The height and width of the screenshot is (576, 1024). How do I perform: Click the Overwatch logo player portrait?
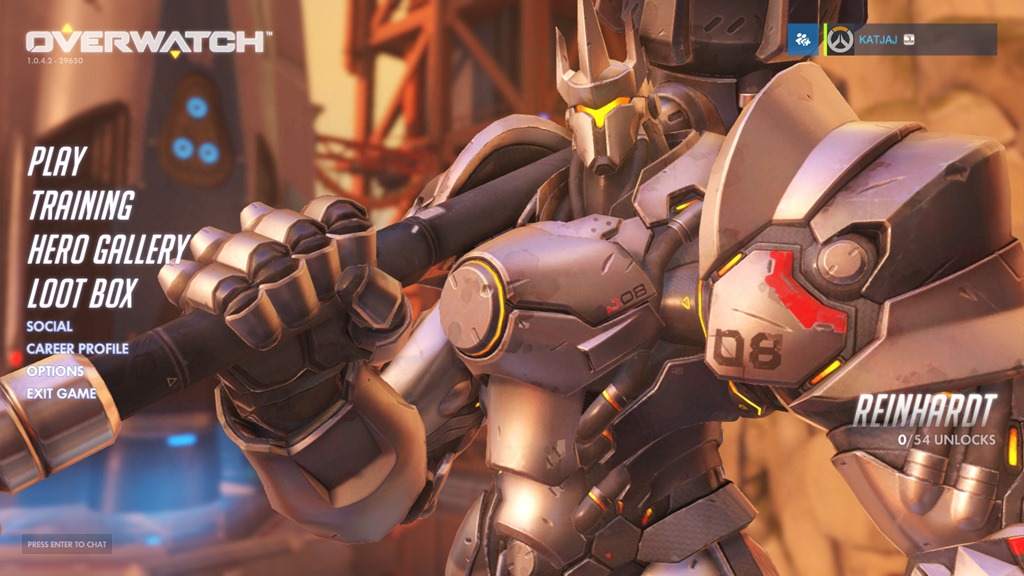click(x=841, y=40)
